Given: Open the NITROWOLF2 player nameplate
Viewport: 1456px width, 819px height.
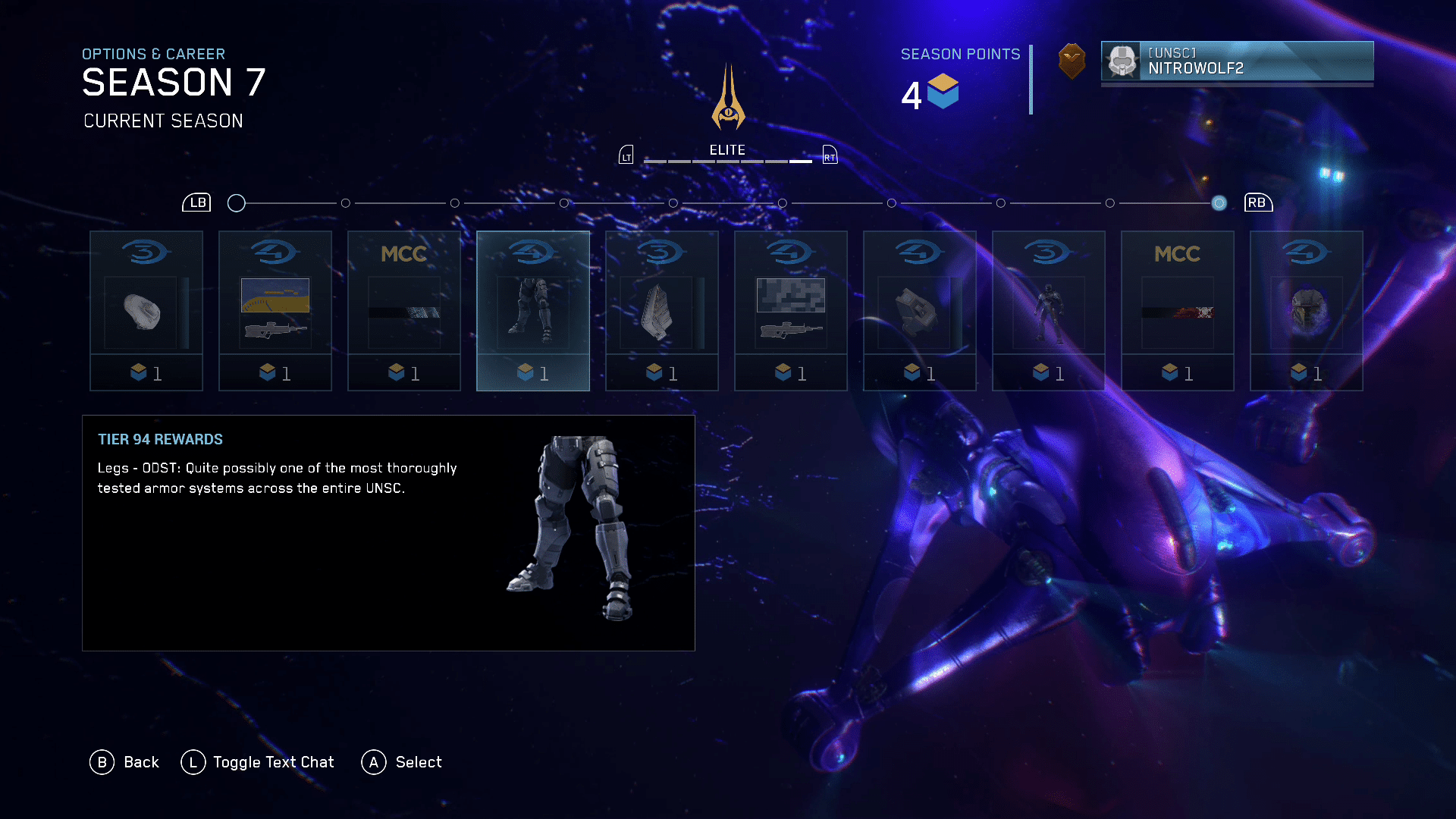Looking at the screenshot, I should click(1237, 61).
